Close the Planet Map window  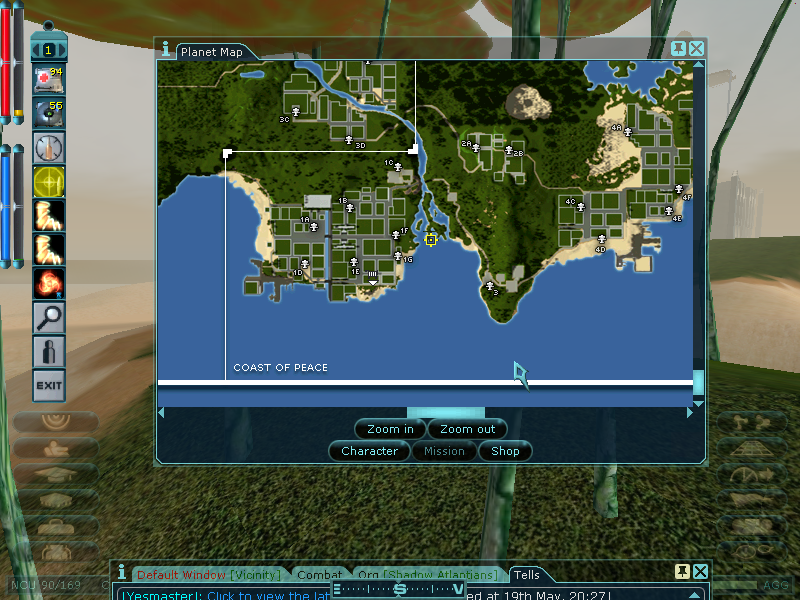696,48
